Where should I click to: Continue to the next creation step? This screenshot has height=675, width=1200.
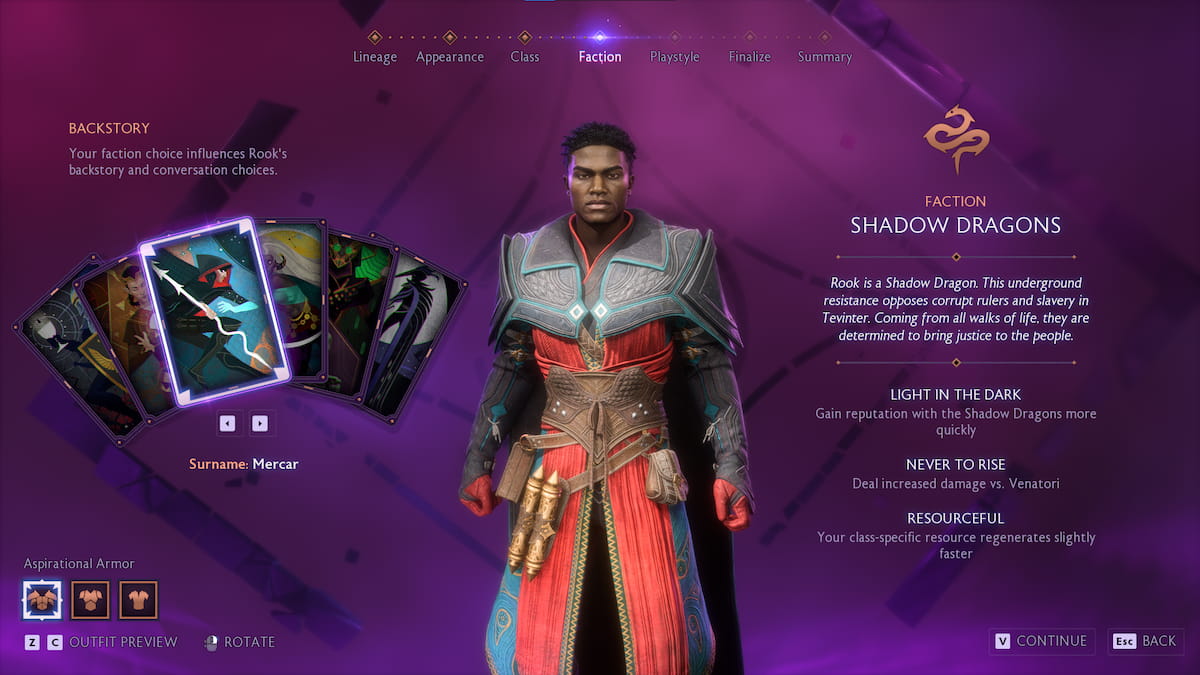pos(1041,641)
